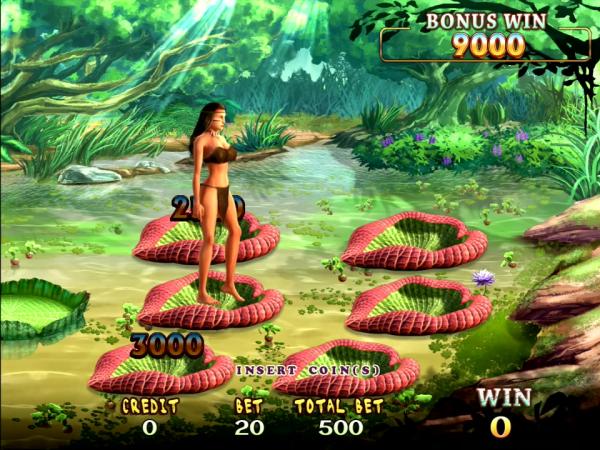Choose the lily pad the woman stands on
Viewport: 600px width, 450px height.
(210, 302)
